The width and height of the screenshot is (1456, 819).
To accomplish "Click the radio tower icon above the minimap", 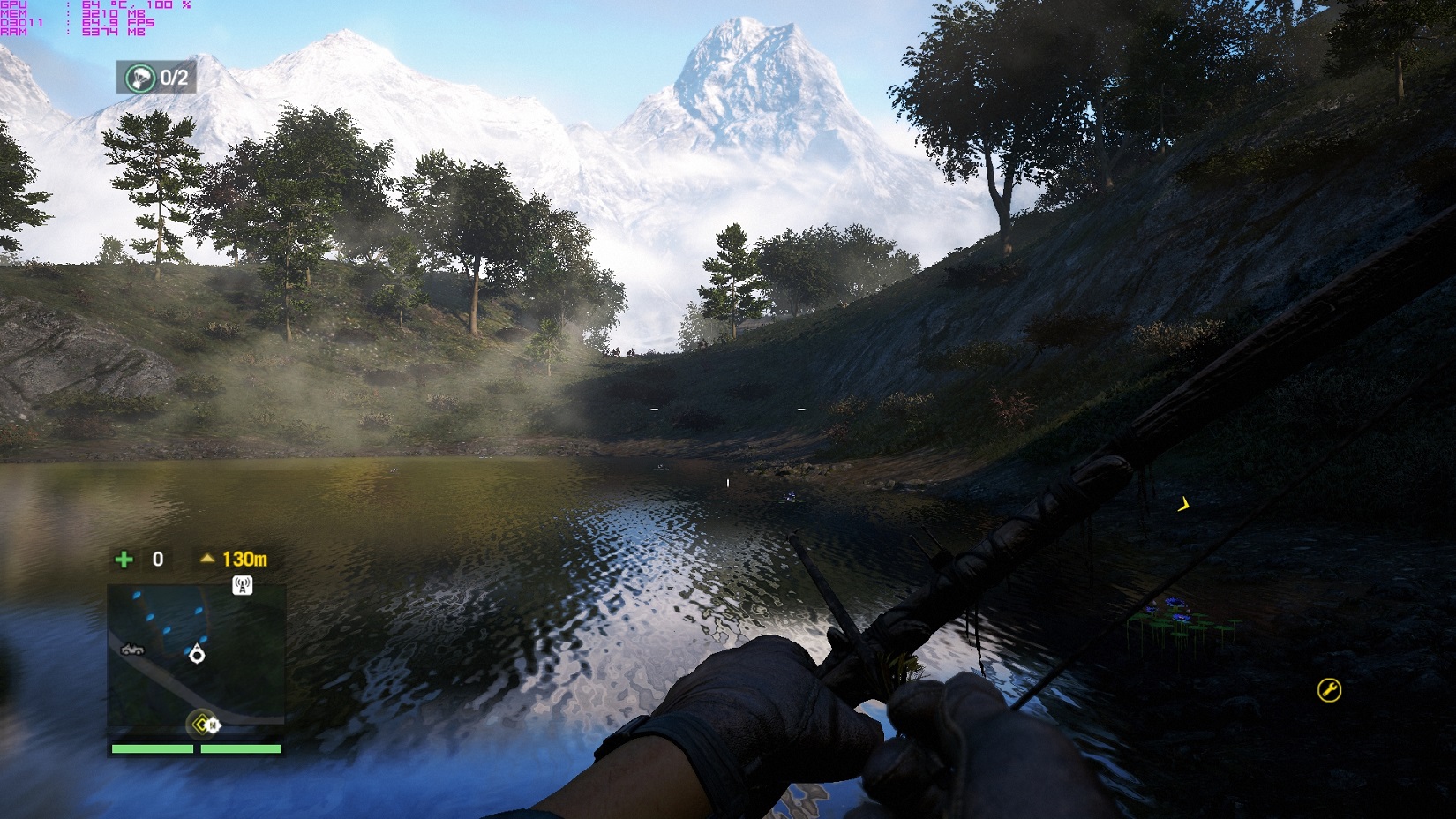I will point(242,585).
